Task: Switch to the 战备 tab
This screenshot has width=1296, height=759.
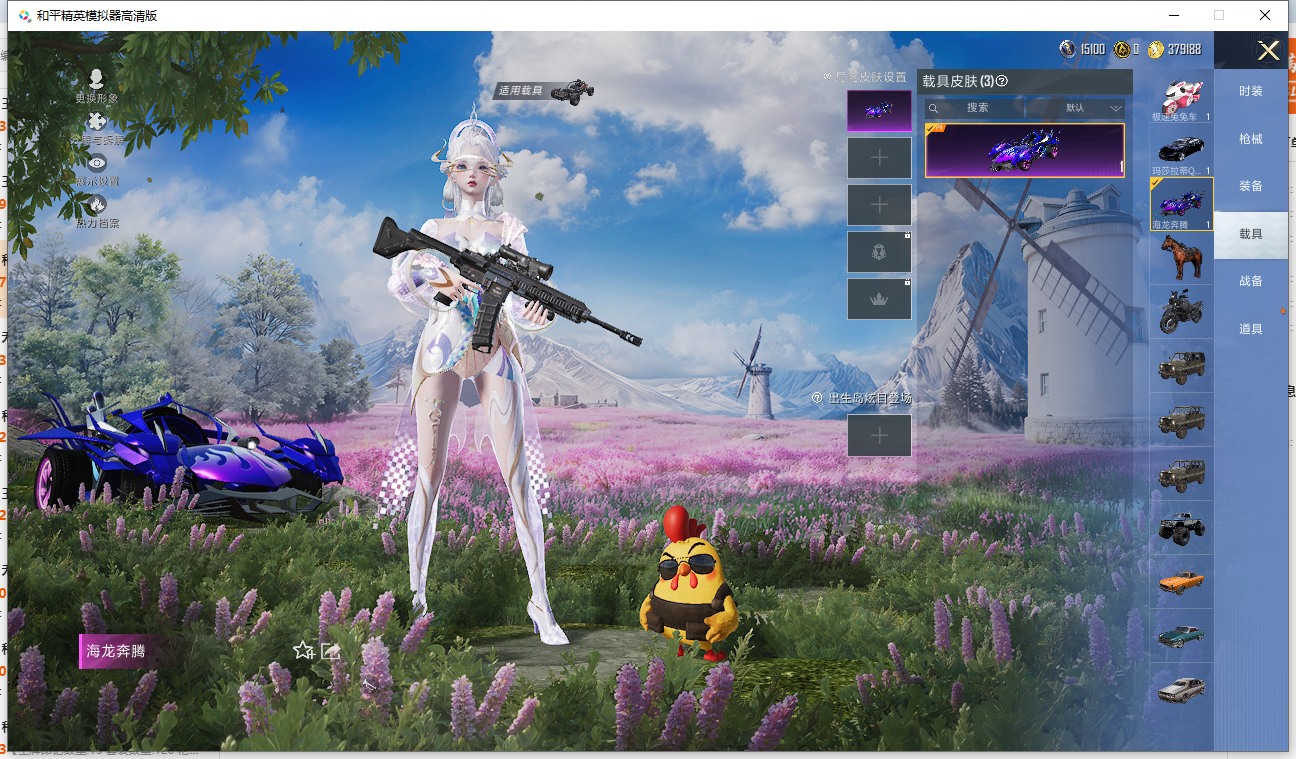Action: (x=1250, y=281)
